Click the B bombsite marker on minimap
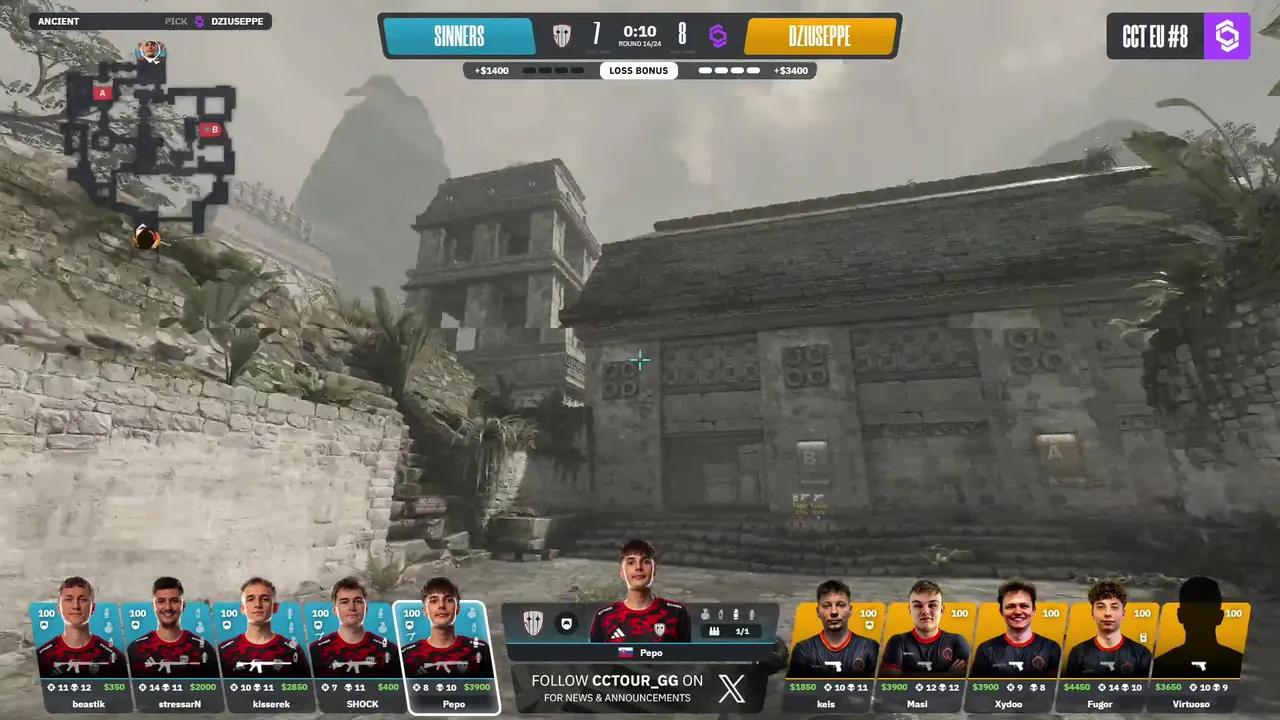 pos(211,129)
